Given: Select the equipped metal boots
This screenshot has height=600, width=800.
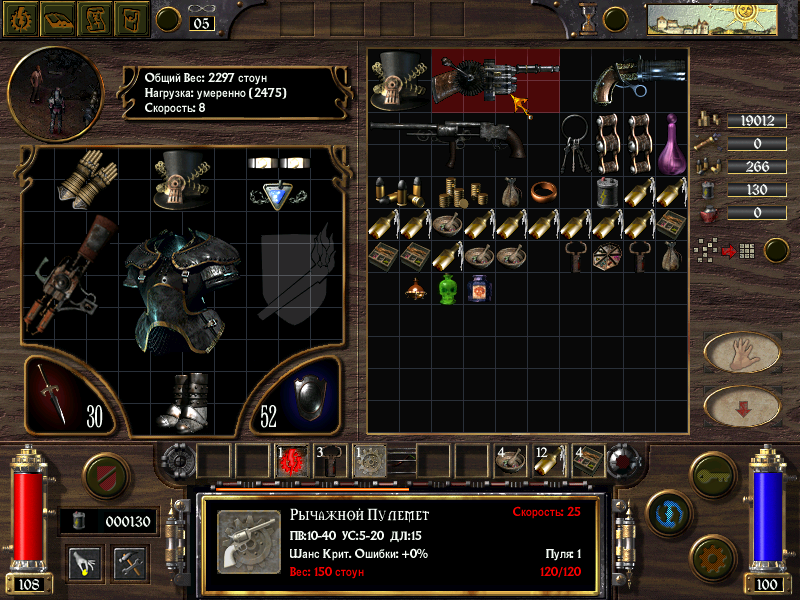Looking at the screenshot, I should [186, 399].
